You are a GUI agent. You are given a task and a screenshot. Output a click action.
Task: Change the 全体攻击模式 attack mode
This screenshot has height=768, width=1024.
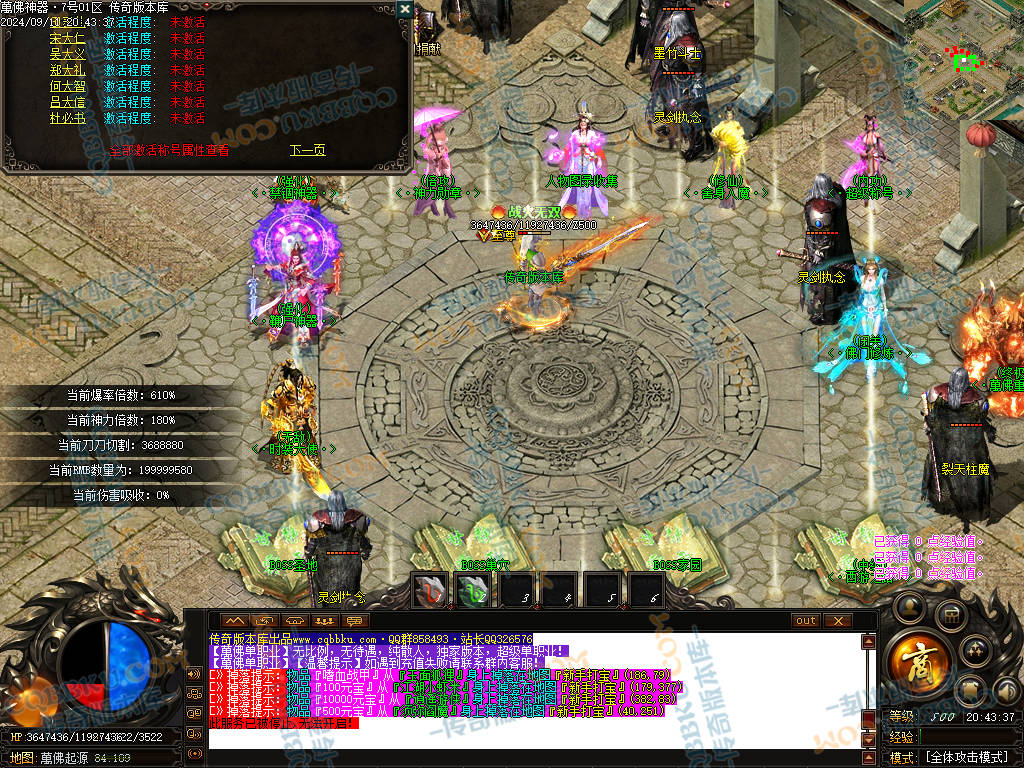click(965, 757)
